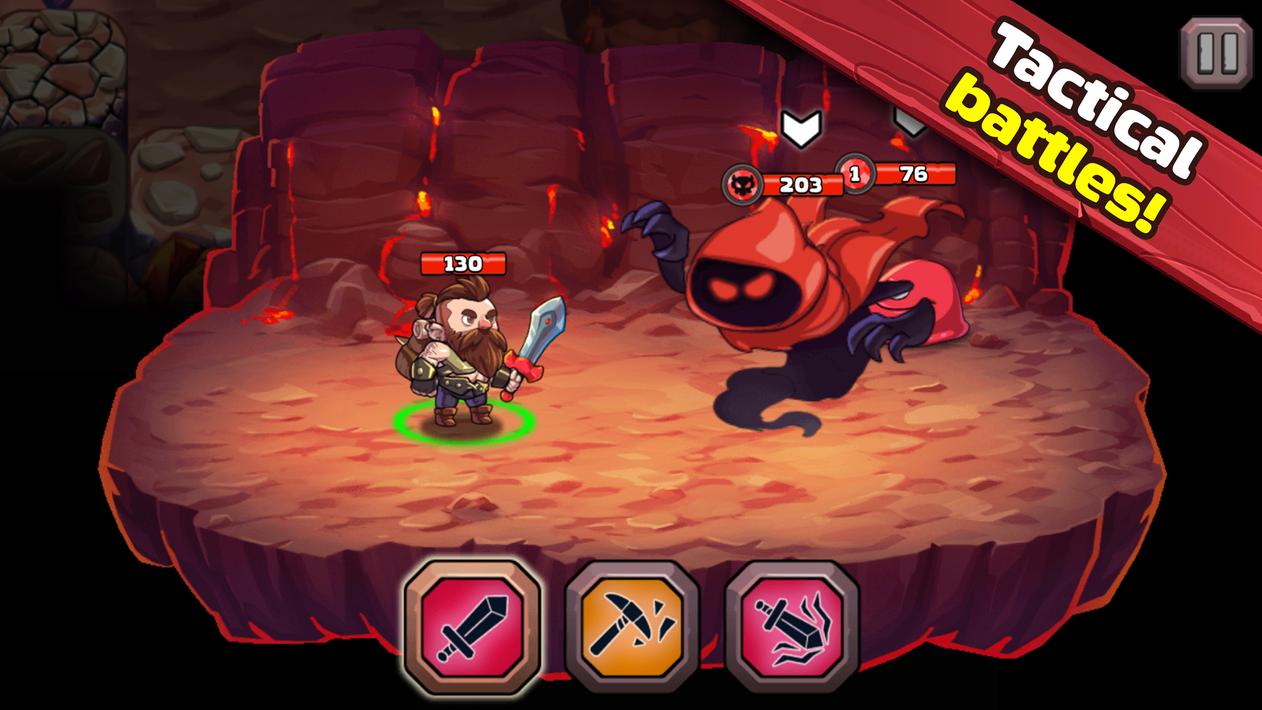This screenshot has height=710, width=1262.
Task: Trigger the sword ground-slam ability
Action: point(792,625)
